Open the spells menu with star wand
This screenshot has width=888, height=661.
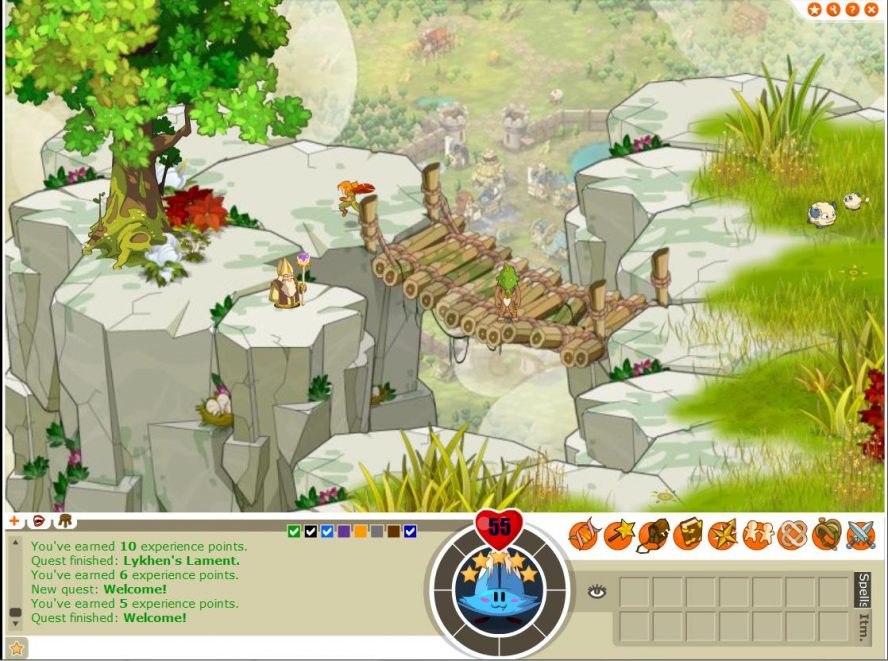click(x=619, y=535)
